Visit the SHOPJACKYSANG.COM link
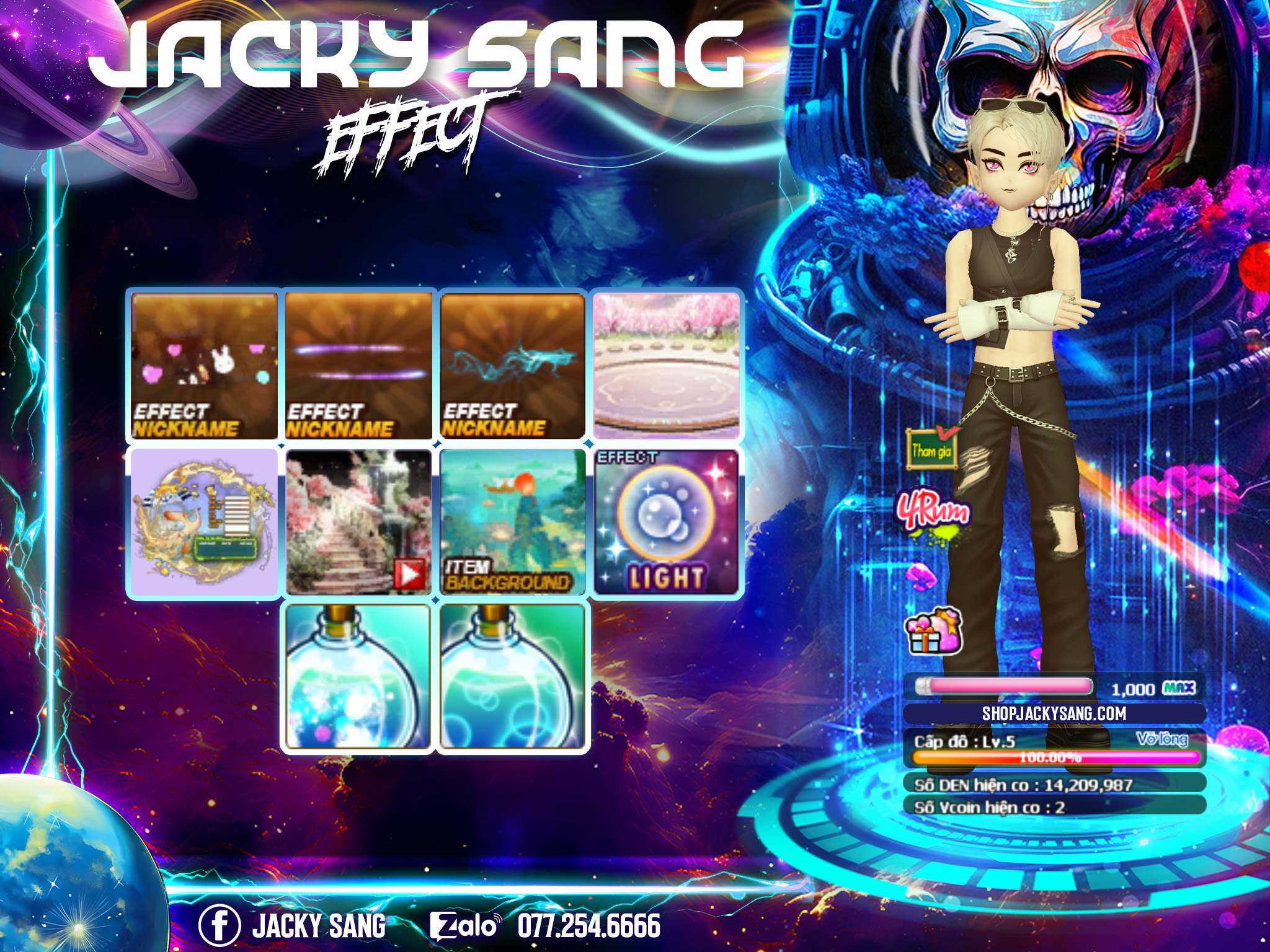This screenshot has width=1270, height=952. click(x=1054, y=714)
